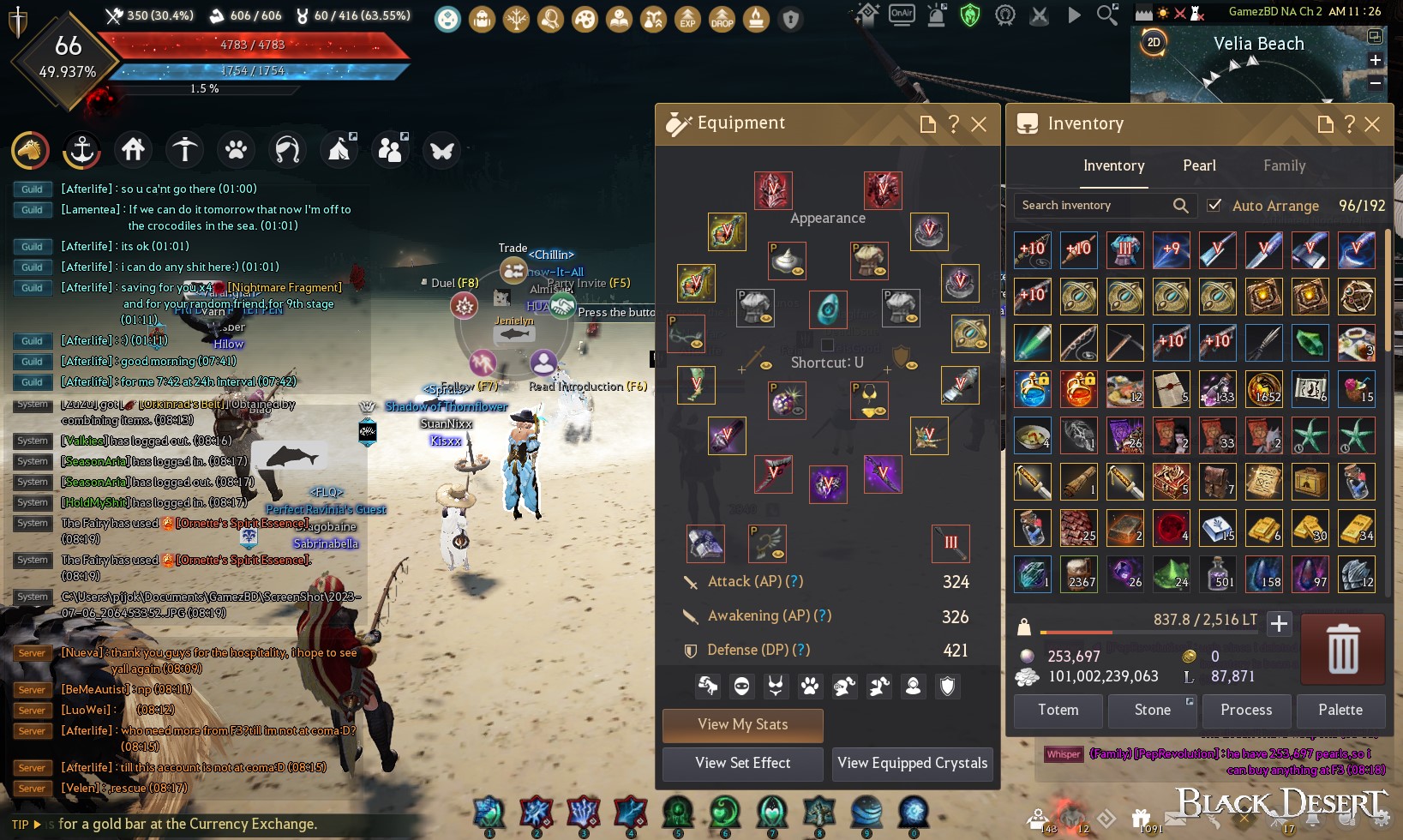Screen dimensions: 1403x840
Task: Open the View My Stats panel
Action: click(x=742, y=725)
